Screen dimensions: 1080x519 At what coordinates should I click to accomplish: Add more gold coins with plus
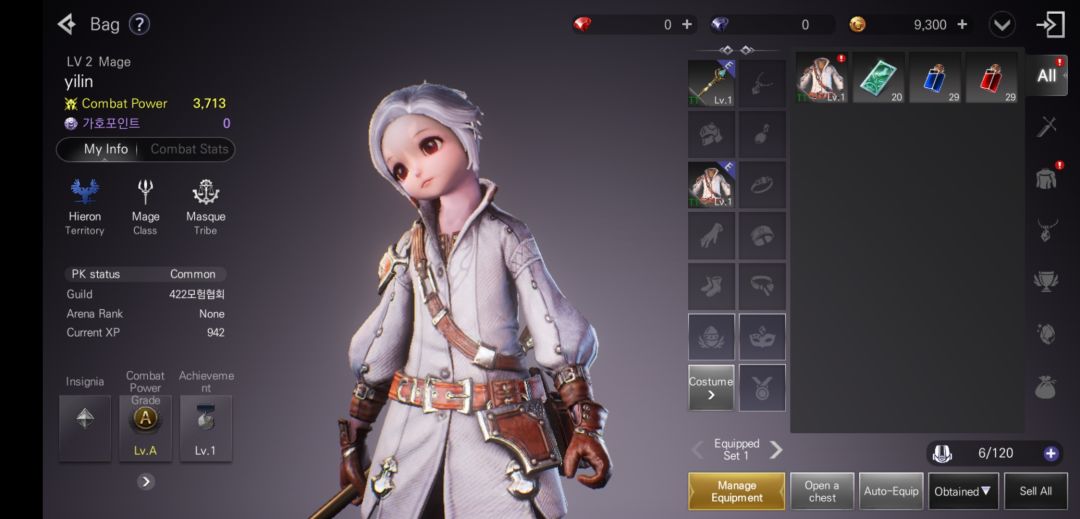coord(962,24)
